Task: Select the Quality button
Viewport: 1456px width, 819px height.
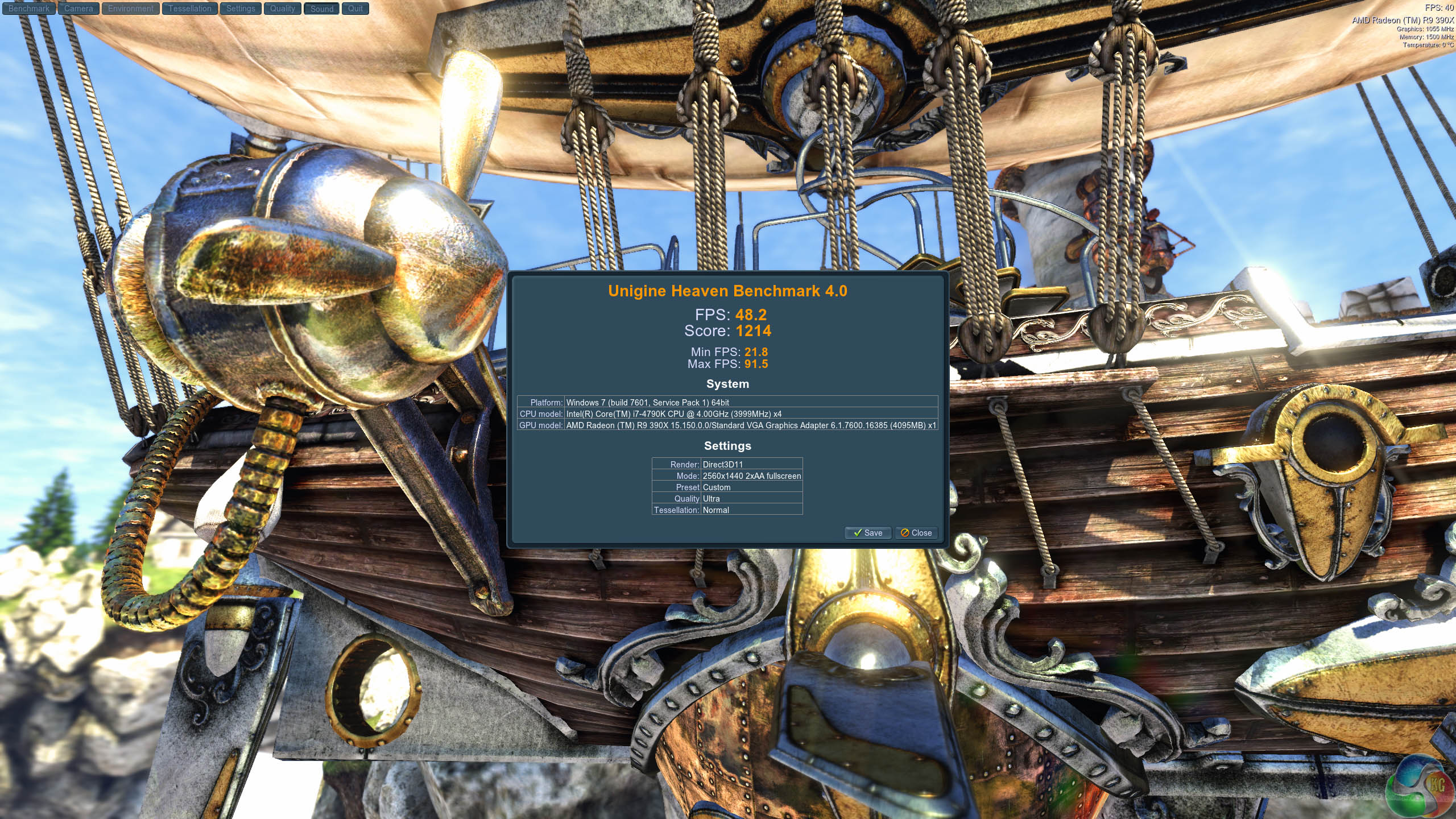Action: click(283, 9)
